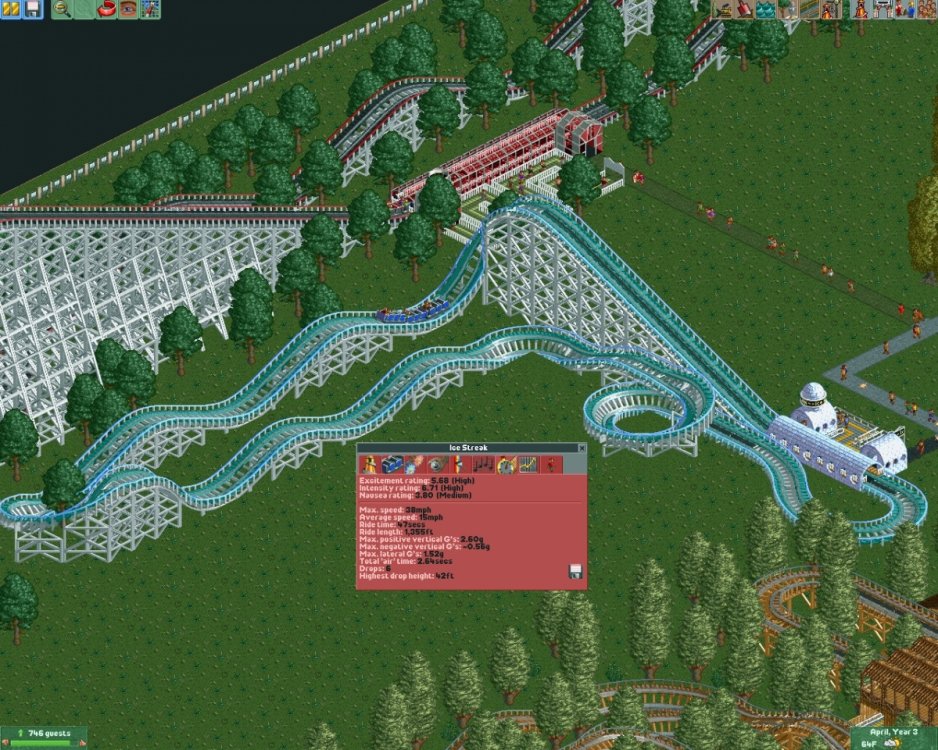Show the ride graphs tab
This screenshot has height=750, width=938.
click(x=530, y=464)
